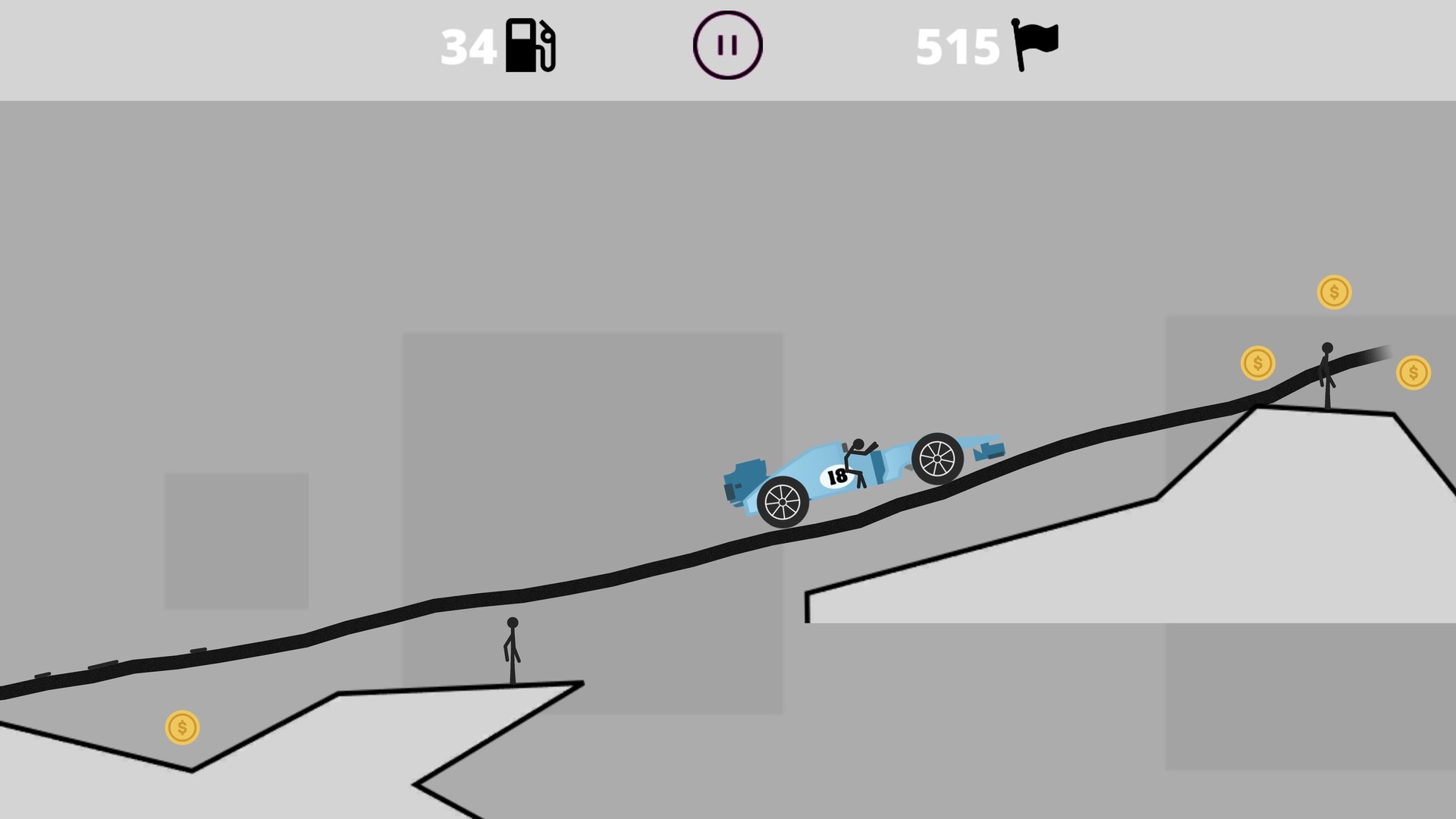The image size is (1456, 819).
Task: Tap the pause icon inside the circle
Action: (726, 45)
